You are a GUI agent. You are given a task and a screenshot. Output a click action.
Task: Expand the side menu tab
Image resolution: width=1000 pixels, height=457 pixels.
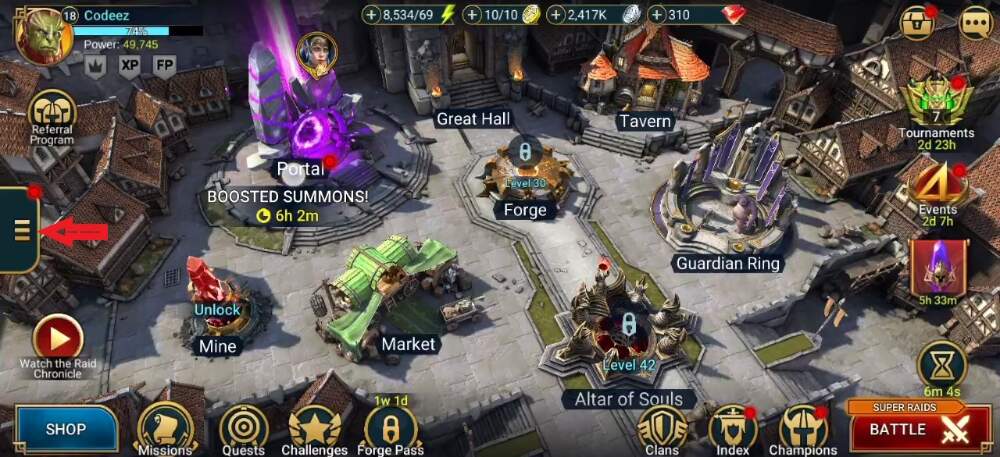21,232
